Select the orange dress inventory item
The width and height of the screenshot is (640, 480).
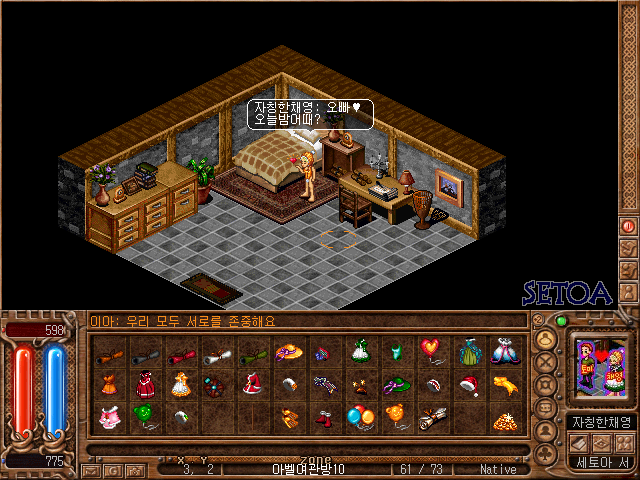(109, 383)
